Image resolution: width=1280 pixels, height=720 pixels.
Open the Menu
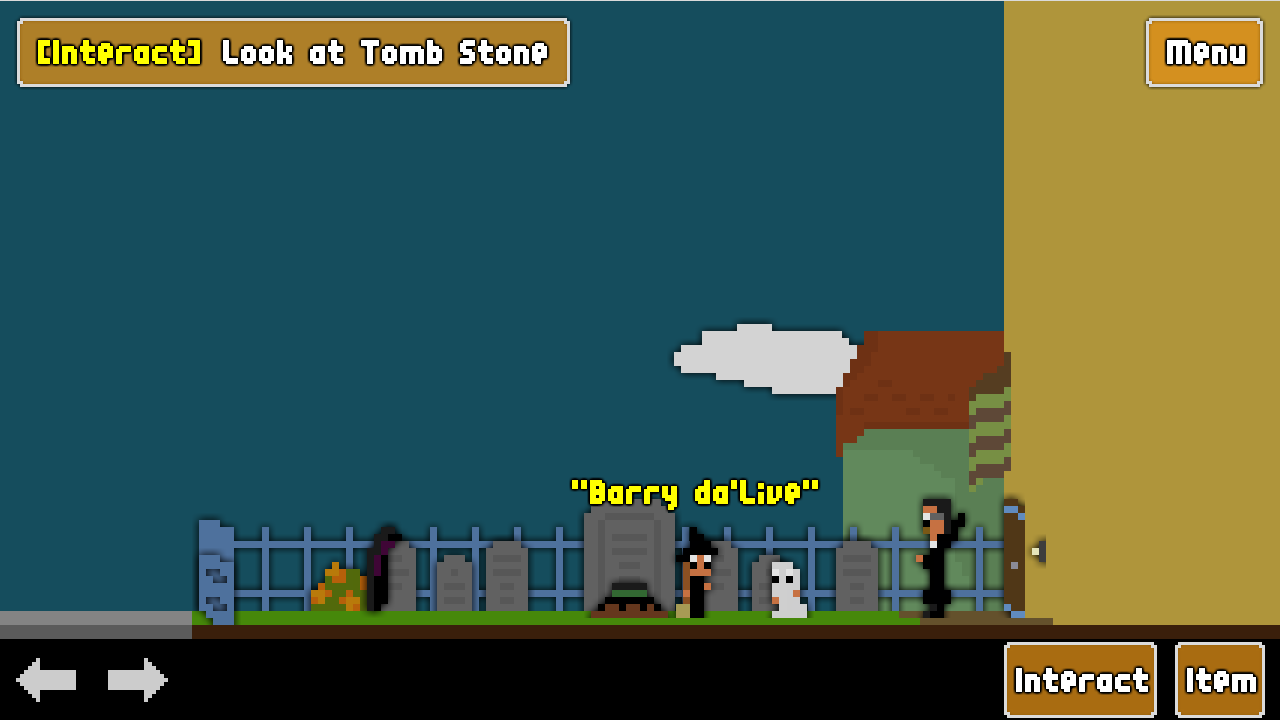tap(1203, 53)
